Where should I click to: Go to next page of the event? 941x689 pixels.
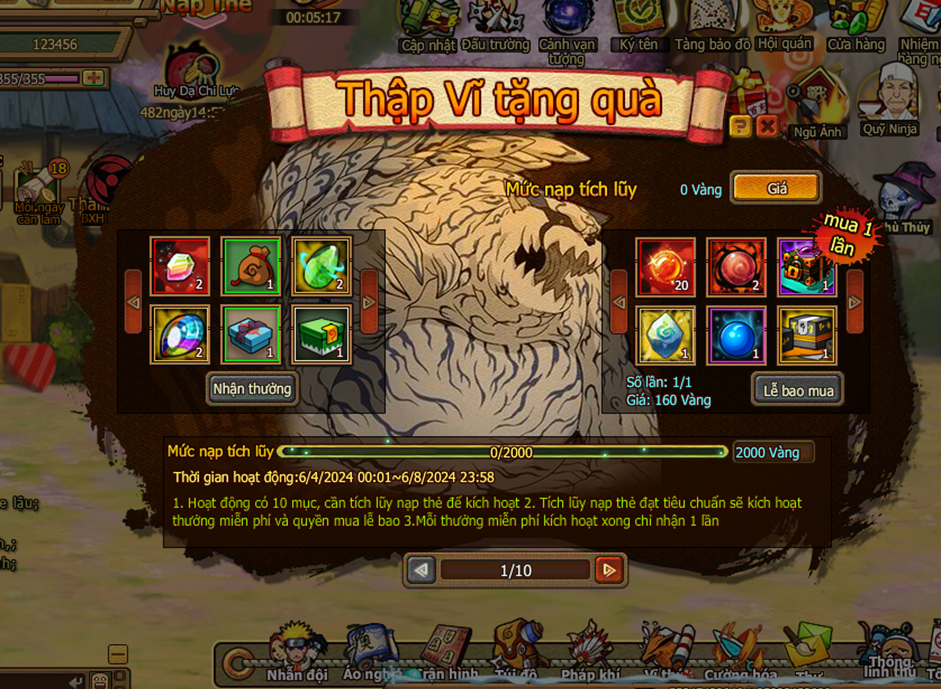coord(608,570)
